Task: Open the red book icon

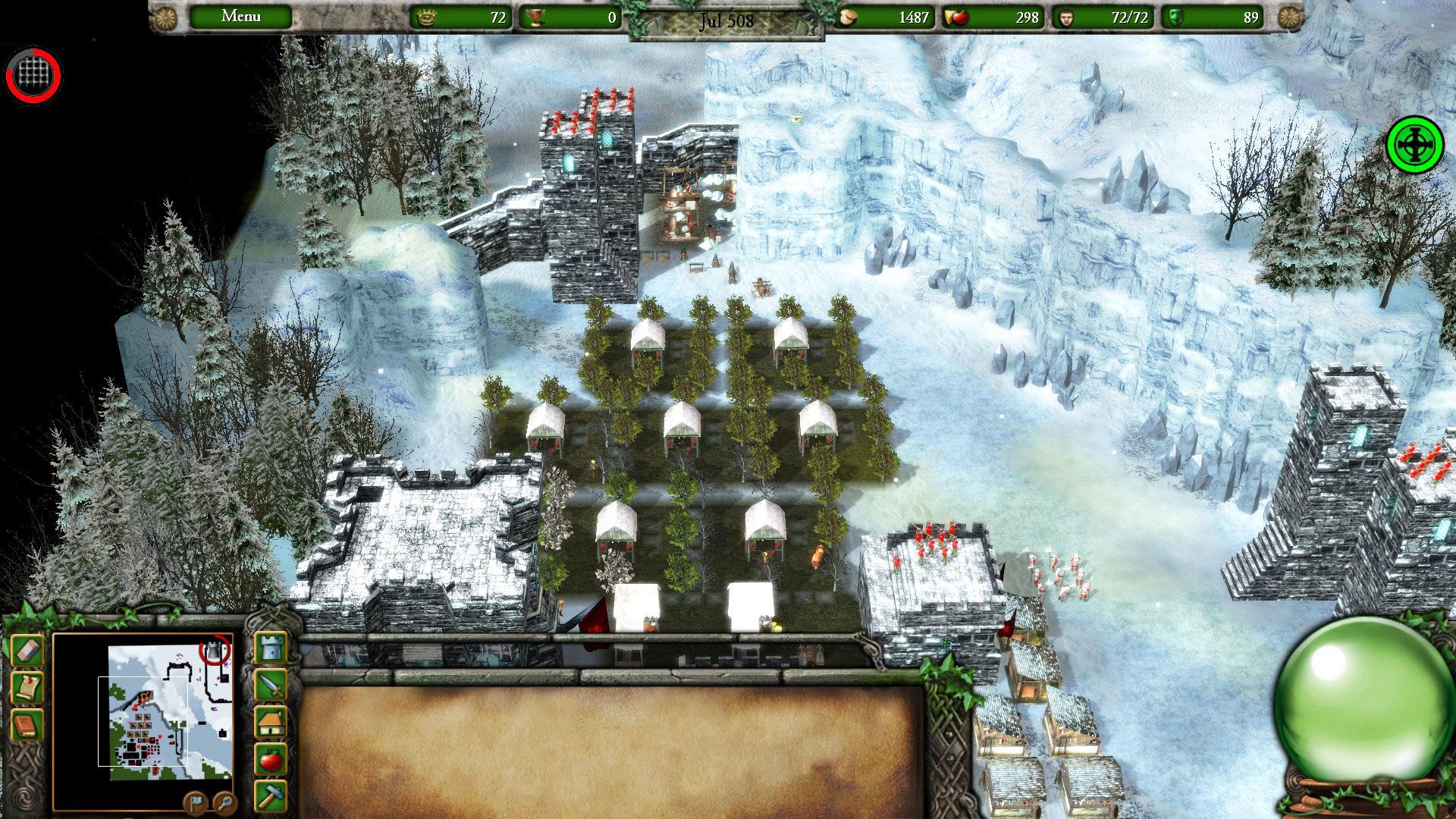Action: (27, 725)
